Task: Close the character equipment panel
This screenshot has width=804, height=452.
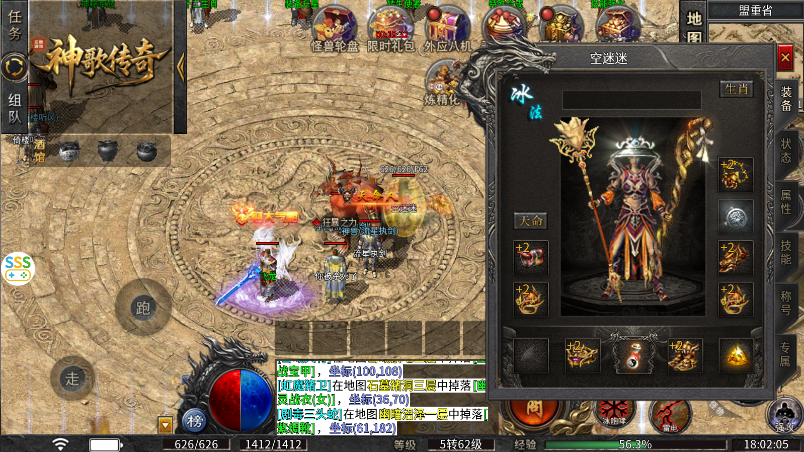Action: coord(785,58)
